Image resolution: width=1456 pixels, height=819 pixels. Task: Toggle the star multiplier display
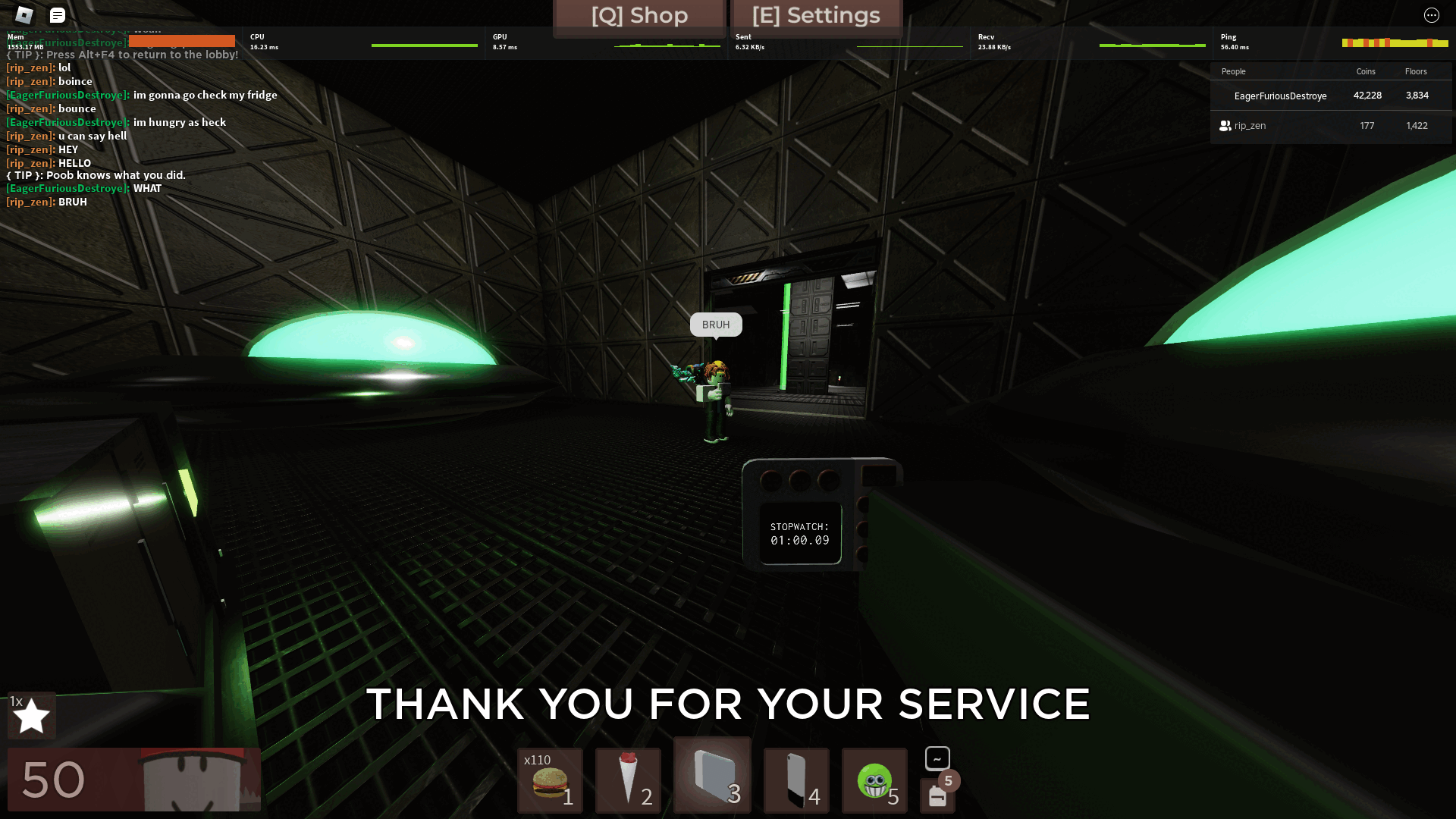click(x=32, y=714)
